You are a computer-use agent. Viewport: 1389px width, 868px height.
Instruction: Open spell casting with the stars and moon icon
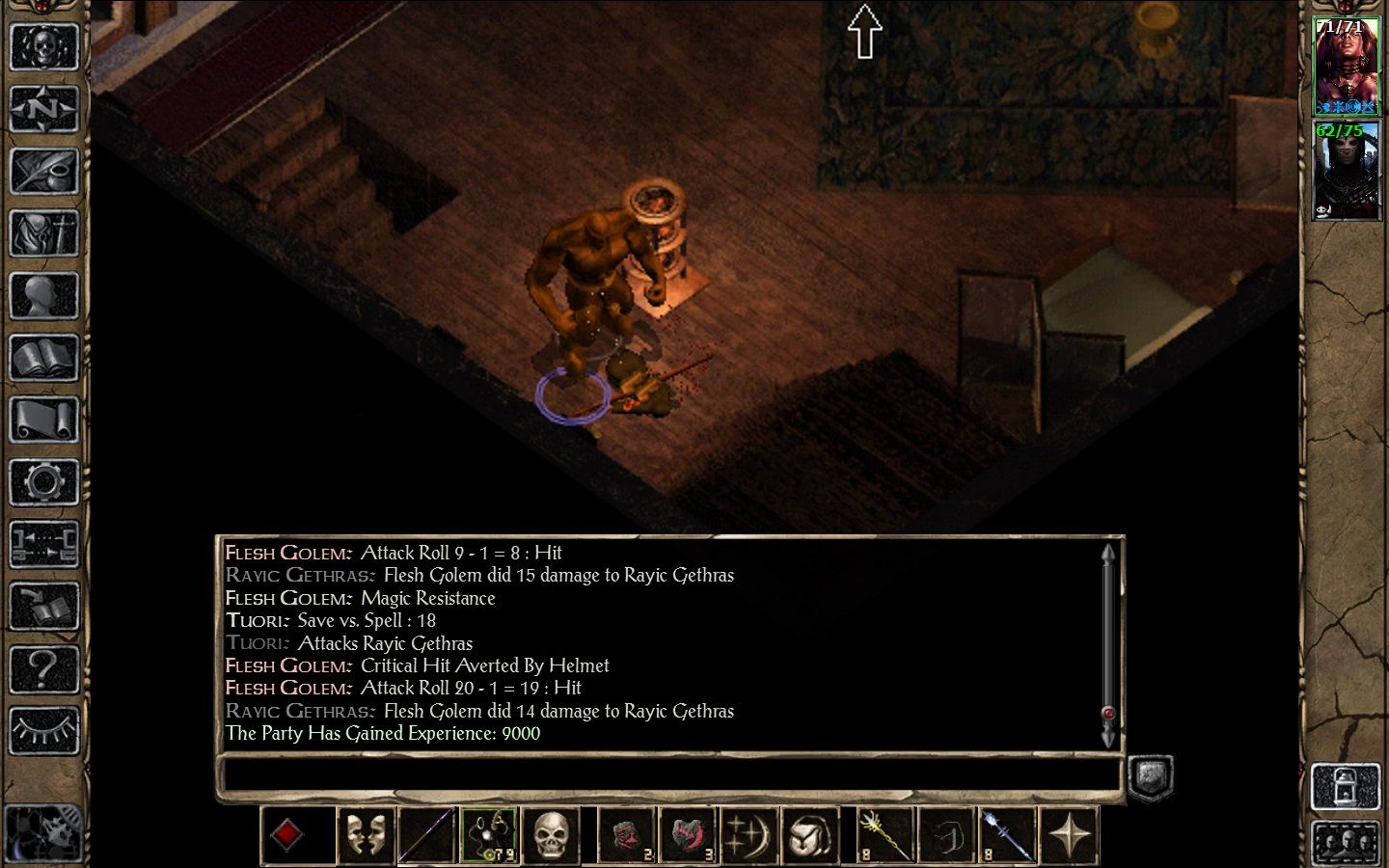[749, 835]
